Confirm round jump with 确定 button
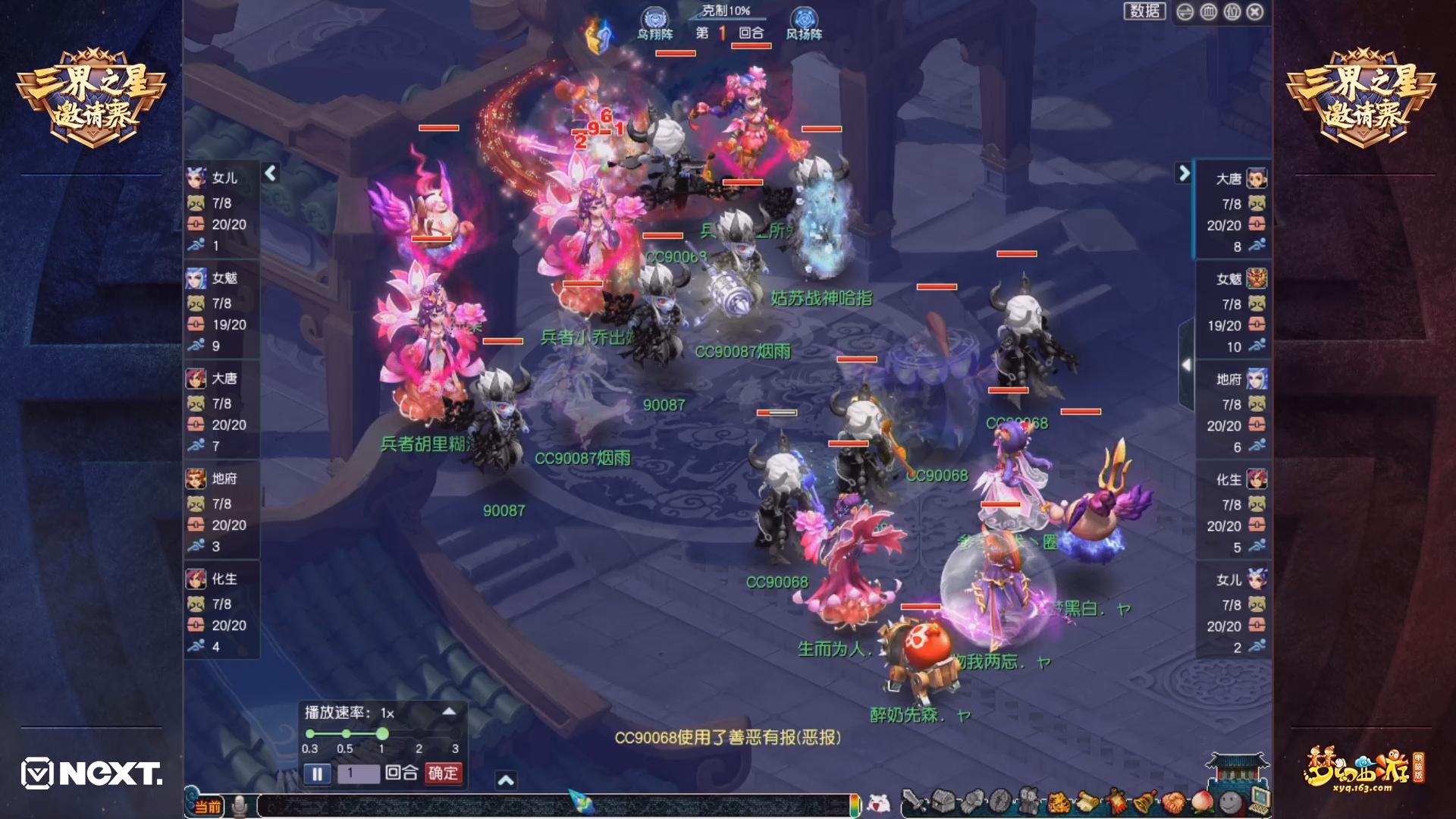Screen dimensions: 1456x819 (x=443, y=773)
